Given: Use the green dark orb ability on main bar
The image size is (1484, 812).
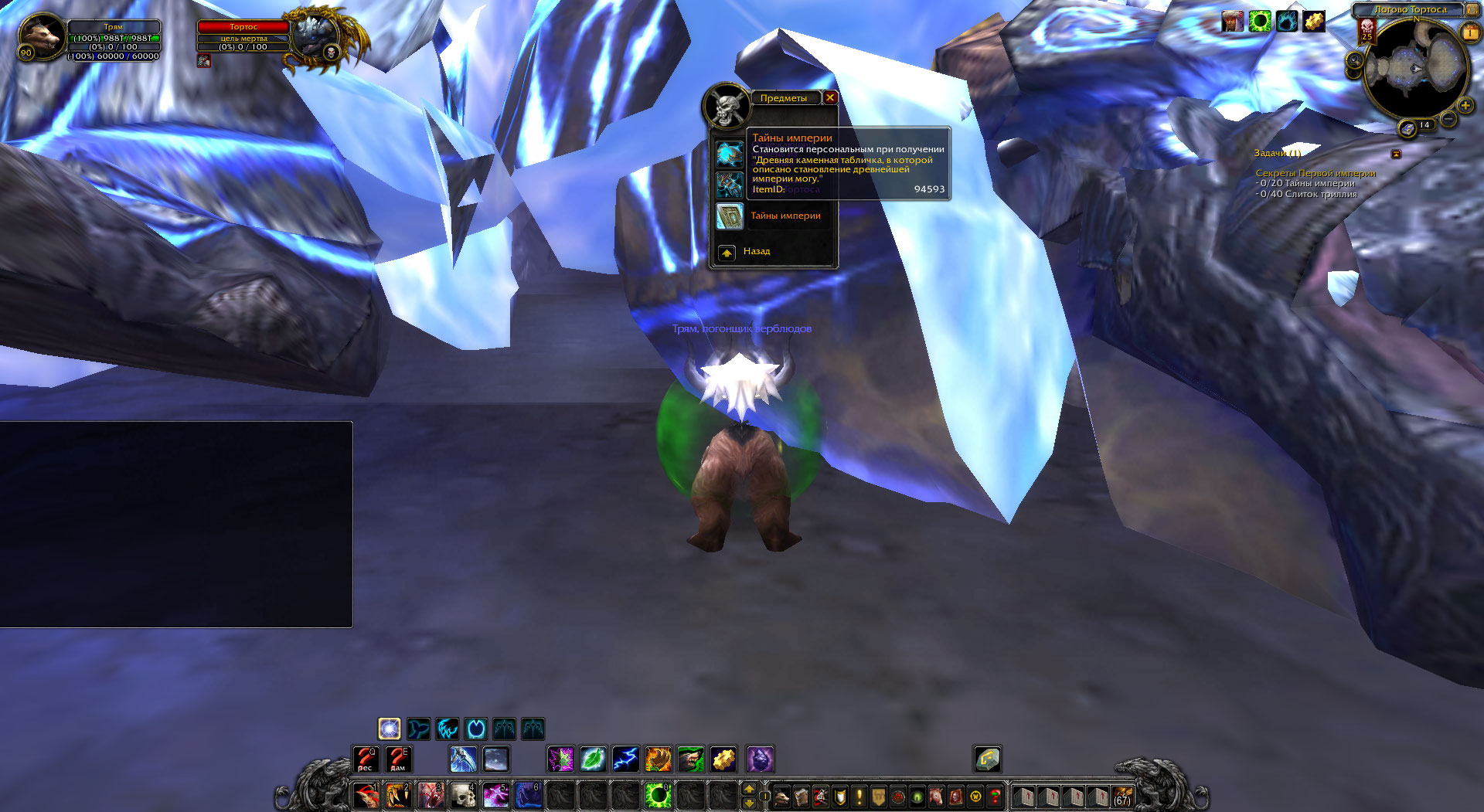Looking at the screenshot, I should (658, 795).
